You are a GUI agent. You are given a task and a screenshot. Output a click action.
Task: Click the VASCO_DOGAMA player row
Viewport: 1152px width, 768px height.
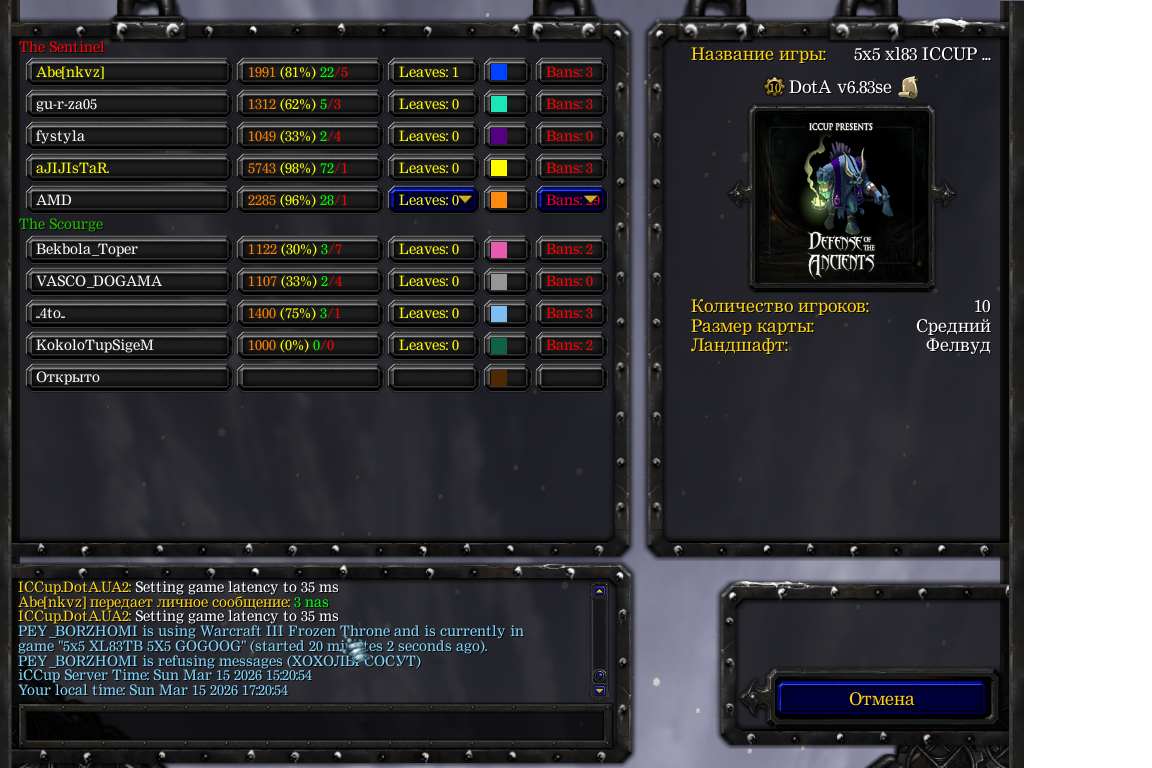128,281
